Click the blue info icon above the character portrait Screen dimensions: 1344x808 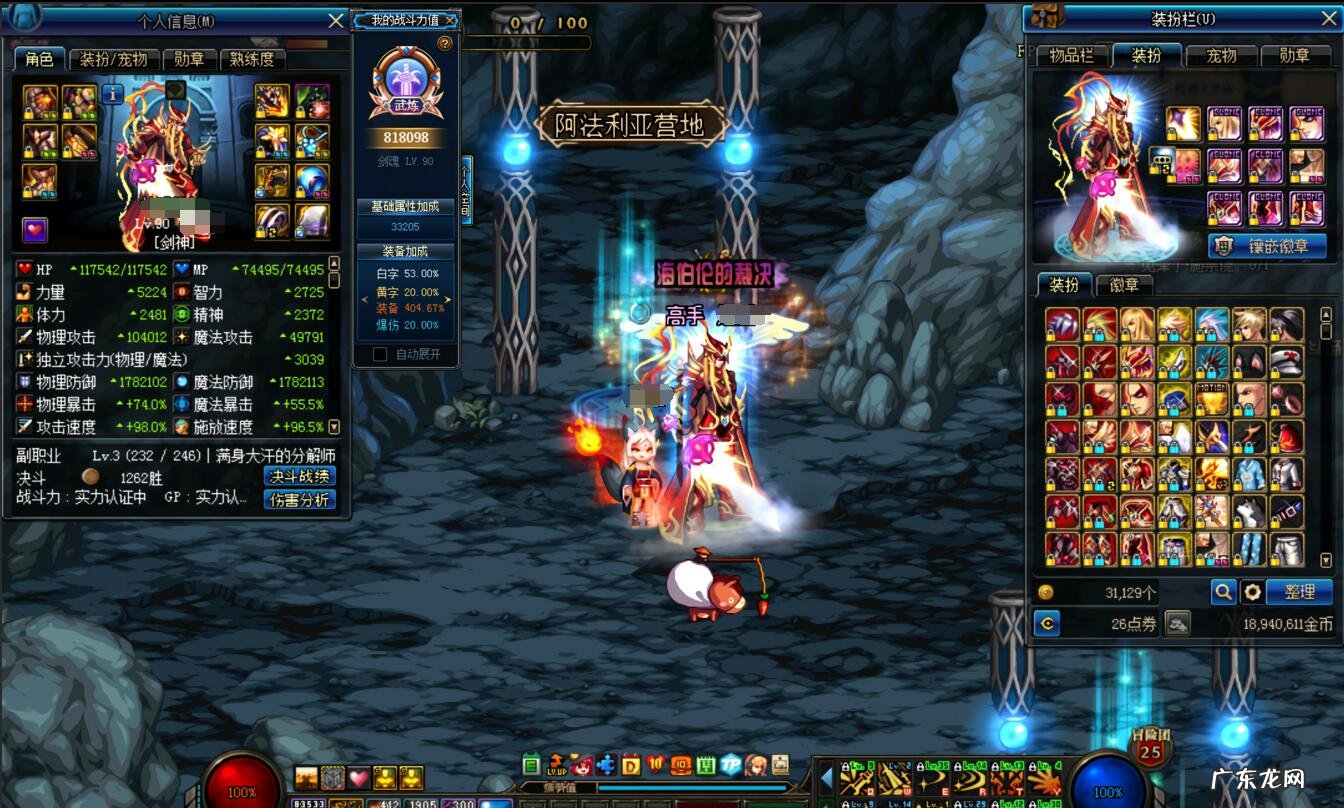[x=113, y=94]
